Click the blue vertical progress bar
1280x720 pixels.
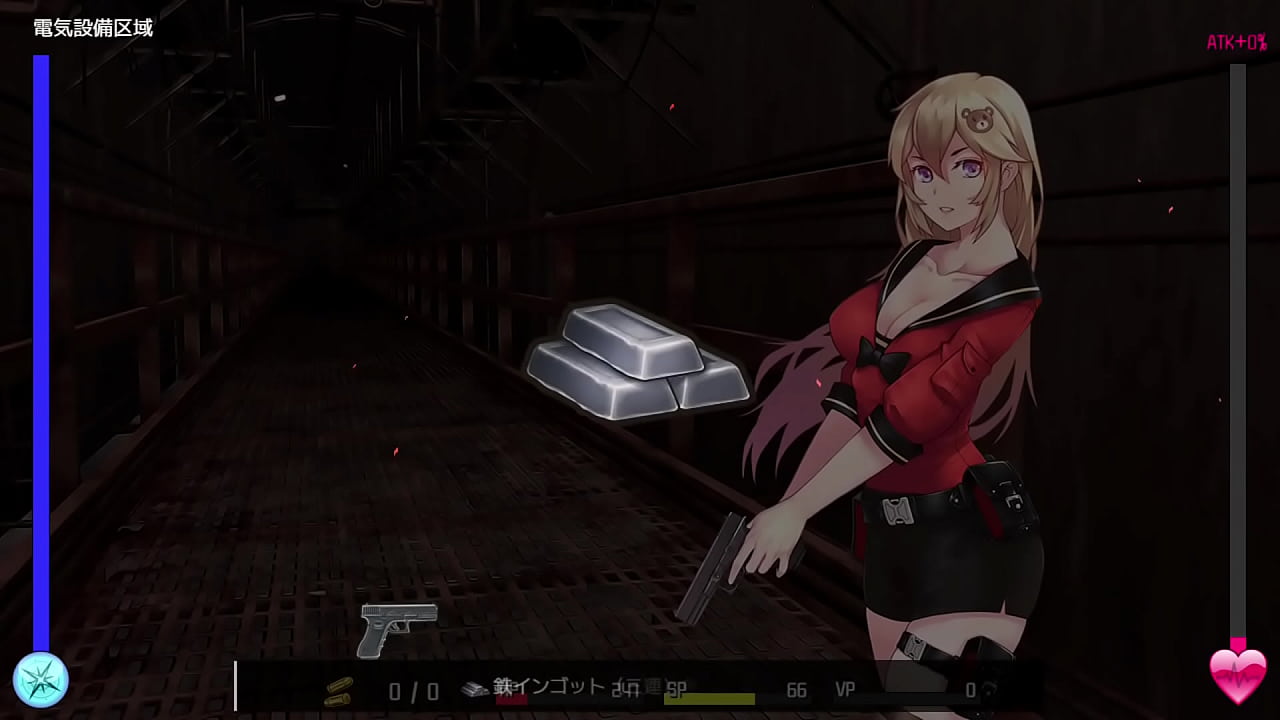pos(41,350)
